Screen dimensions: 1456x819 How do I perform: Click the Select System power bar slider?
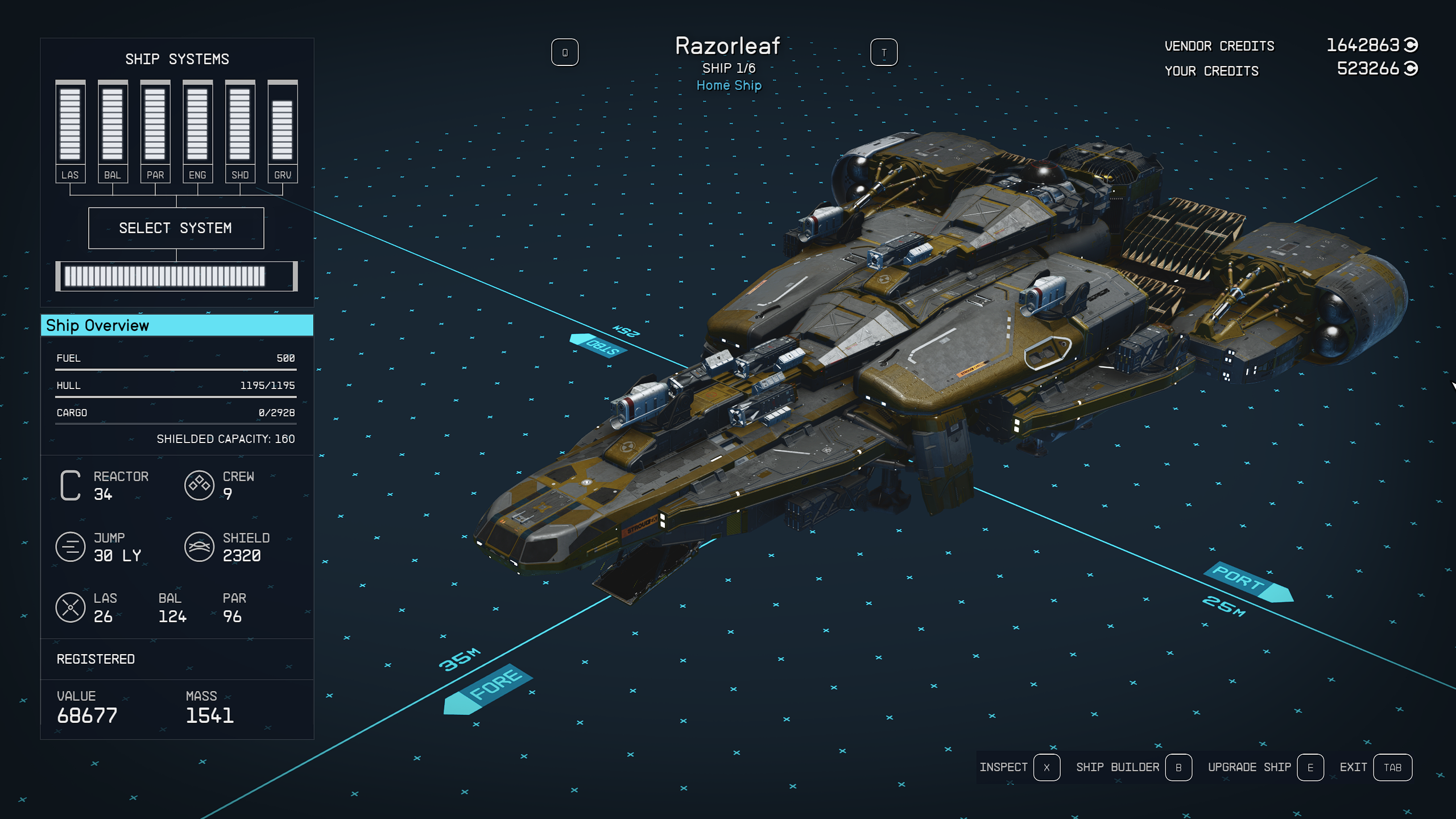pyautogui.click(x=176, y=276)
